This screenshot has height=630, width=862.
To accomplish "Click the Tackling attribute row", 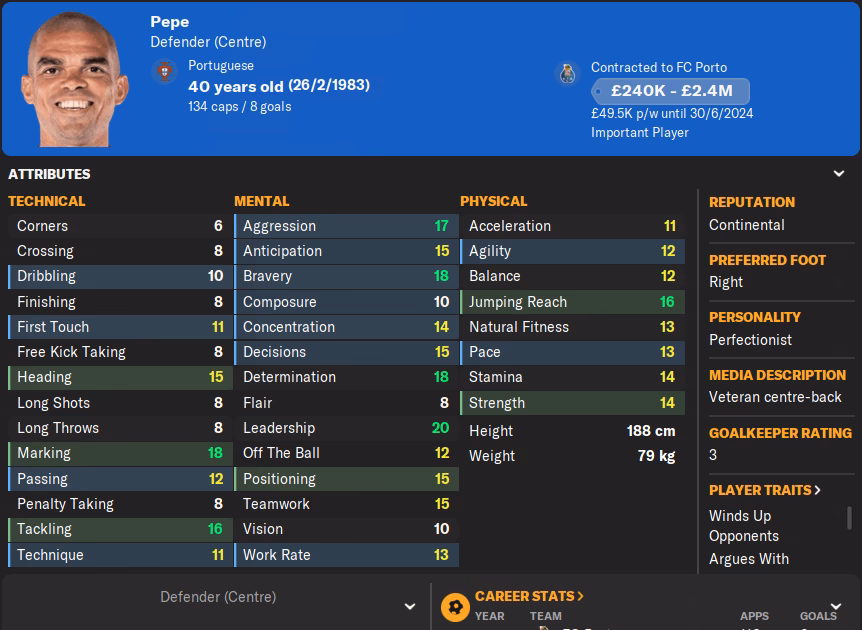I will [119, 529].
